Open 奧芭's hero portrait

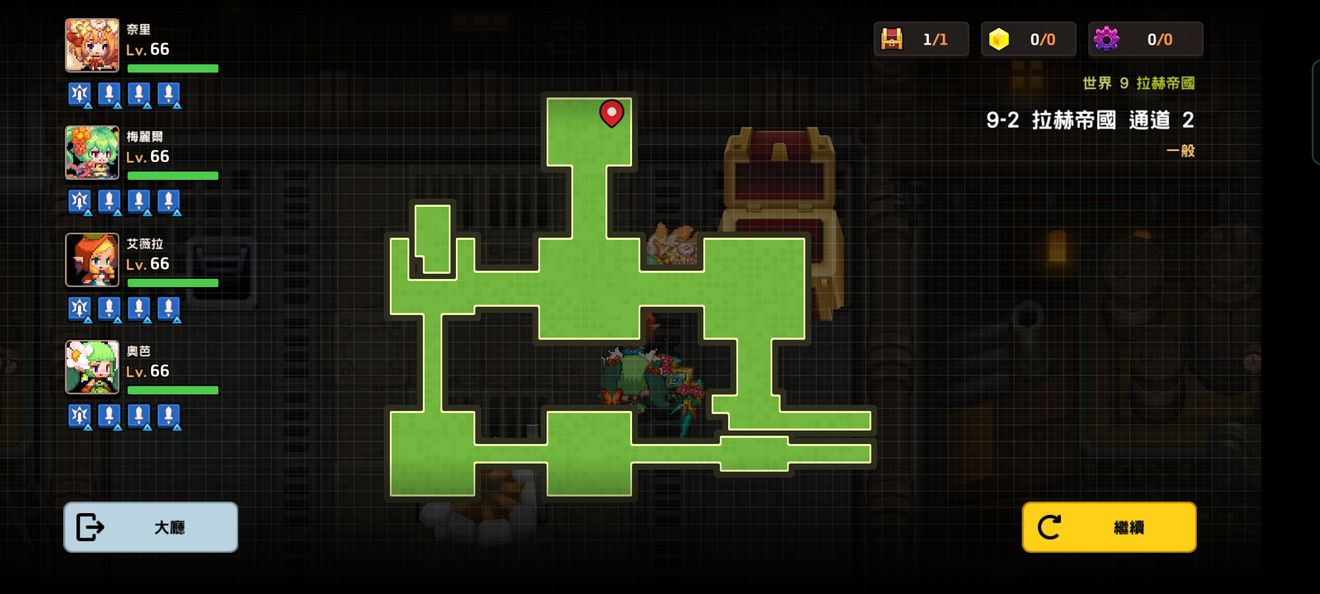click(92, 367)
